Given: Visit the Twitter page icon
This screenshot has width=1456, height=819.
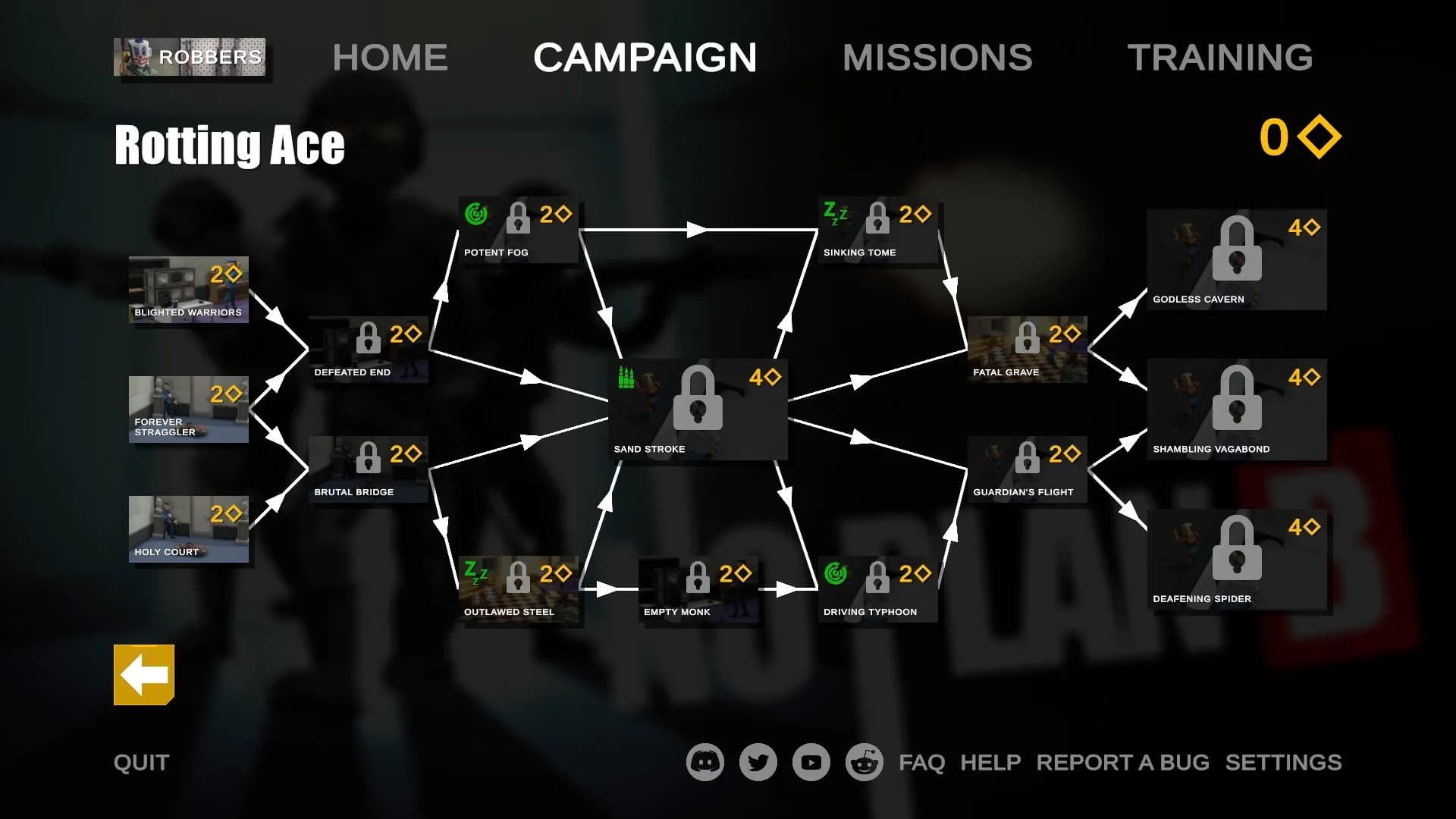Looking at the screenshot, I should [758, 762].
